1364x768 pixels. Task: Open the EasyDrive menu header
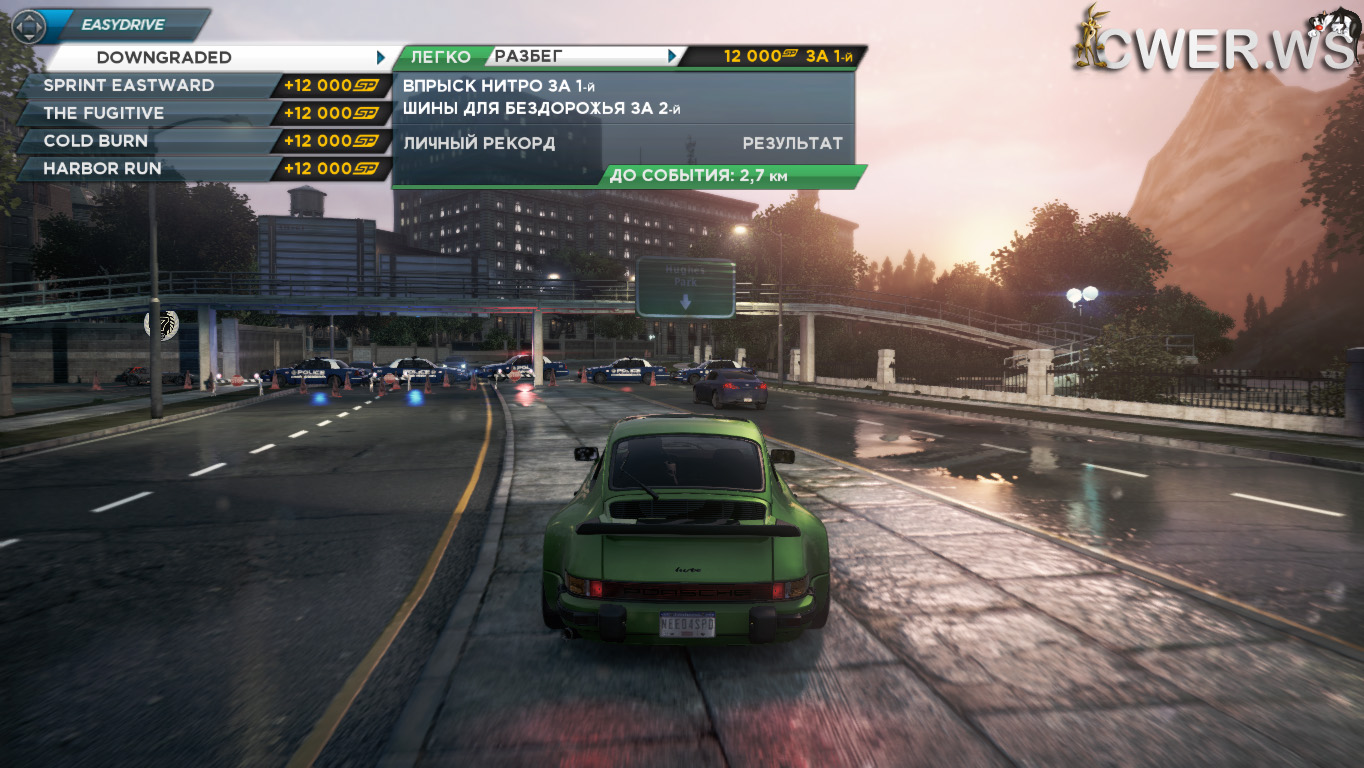[x=123, y=25]
